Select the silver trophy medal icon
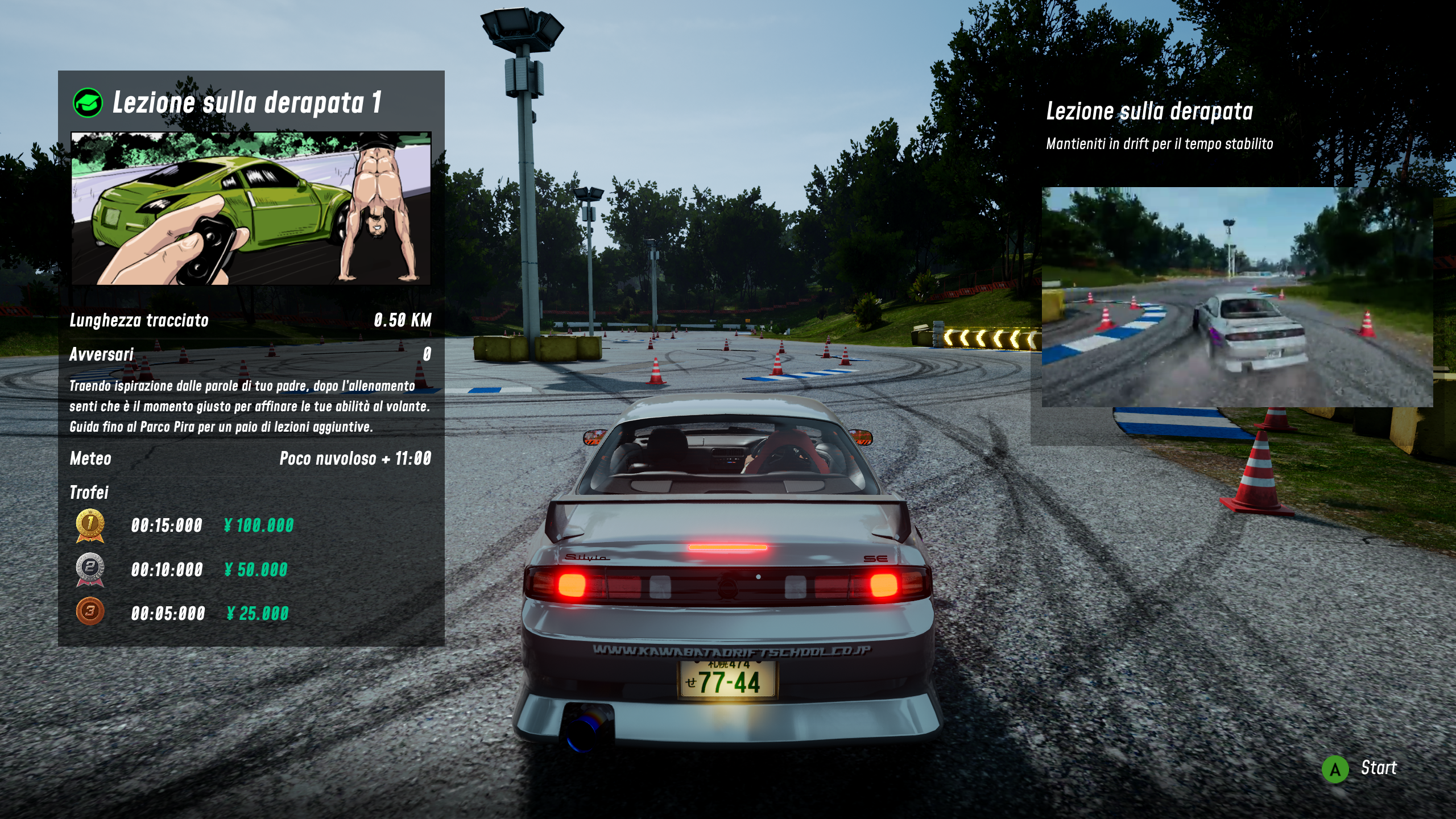Viewport: 1456px width, 819px height. coord(90,569)
